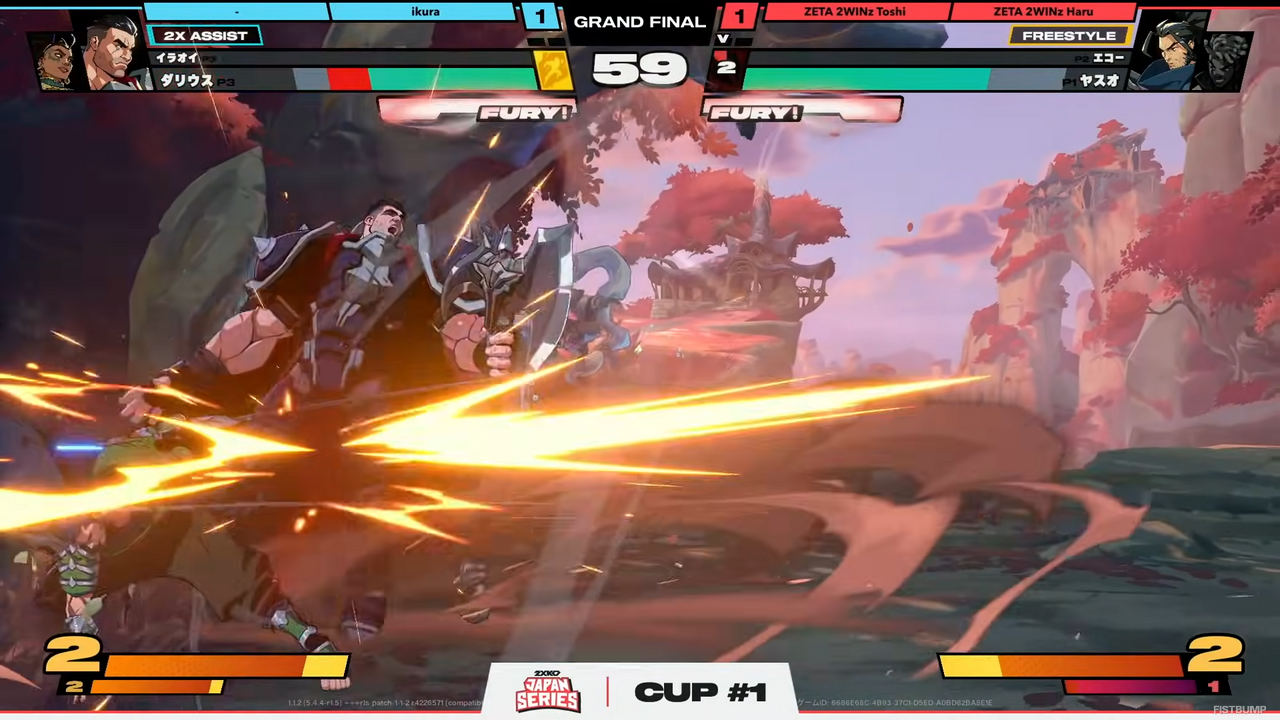Viewport: 1280px width, 720px height.
Task: Click the match timer showing 59
Action: pos(640,70)
